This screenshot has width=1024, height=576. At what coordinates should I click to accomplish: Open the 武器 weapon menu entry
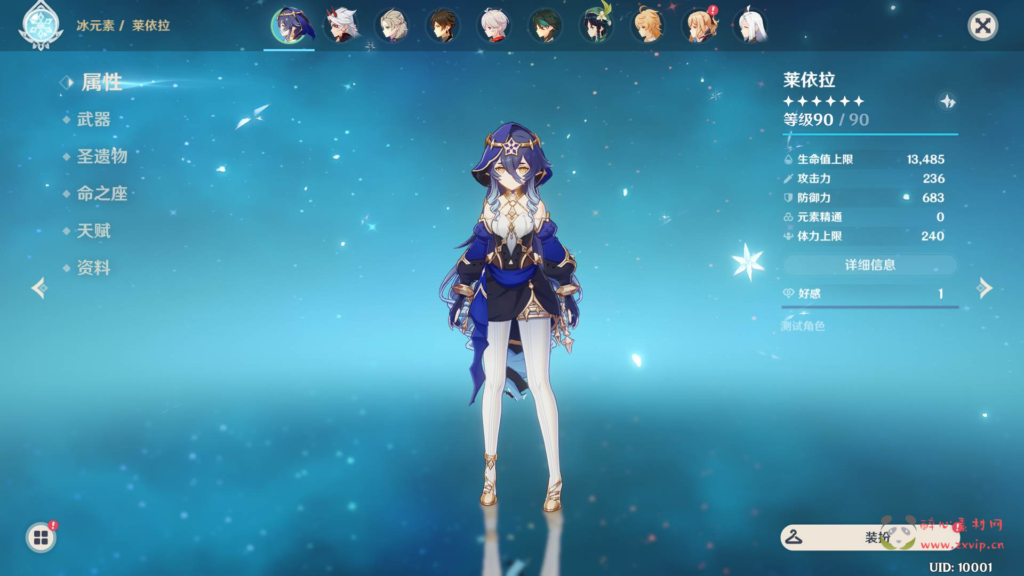tap(93, 119)
